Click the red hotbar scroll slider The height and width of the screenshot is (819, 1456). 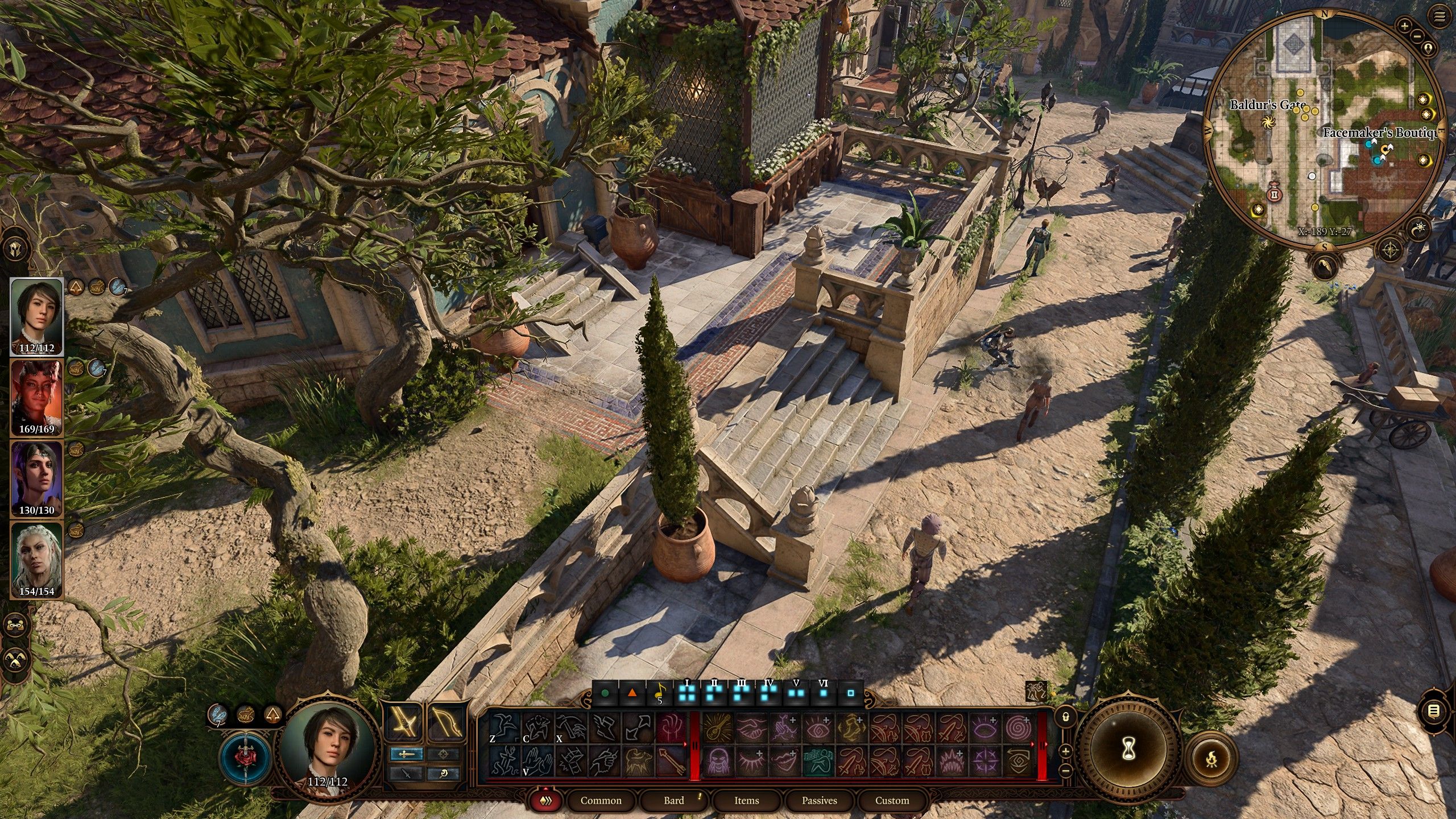point(695,745)
